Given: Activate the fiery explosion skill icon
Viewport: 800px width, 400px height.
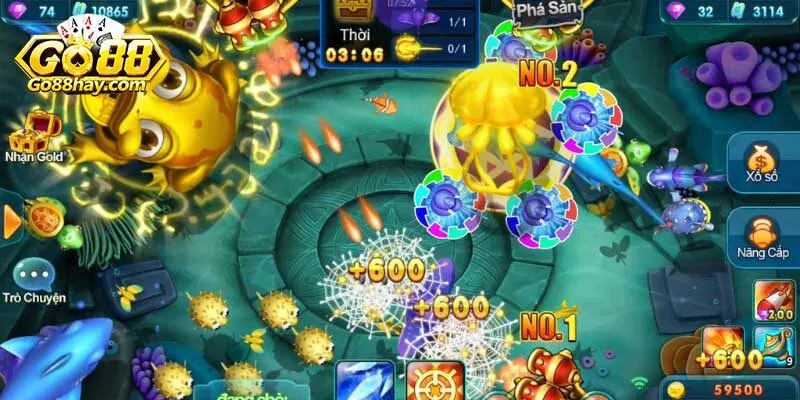Looking at the screenshot, I should [723, 345].
